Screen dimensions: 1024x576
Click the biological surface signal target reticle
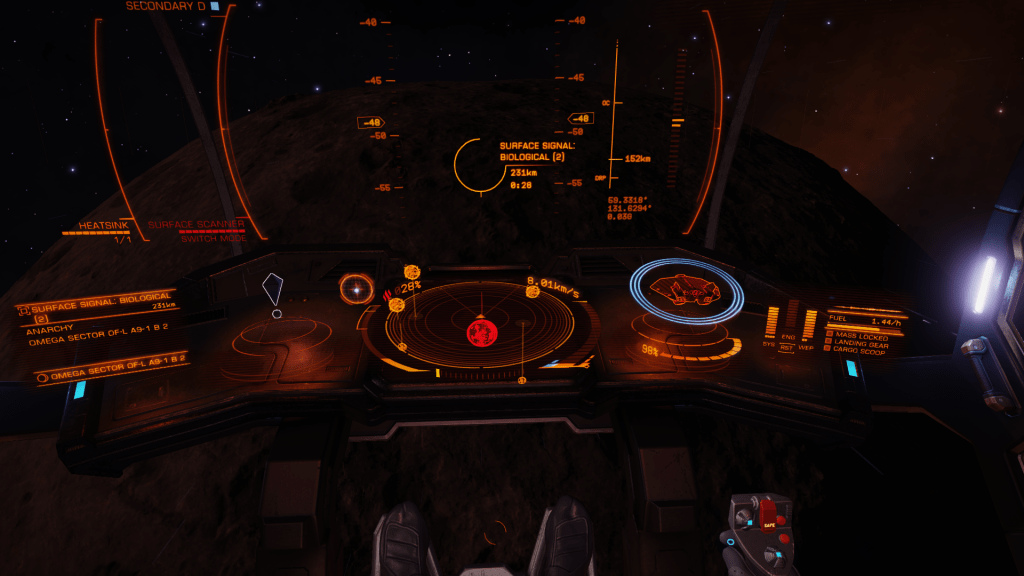pyautogui.click(x=477, y=164)
